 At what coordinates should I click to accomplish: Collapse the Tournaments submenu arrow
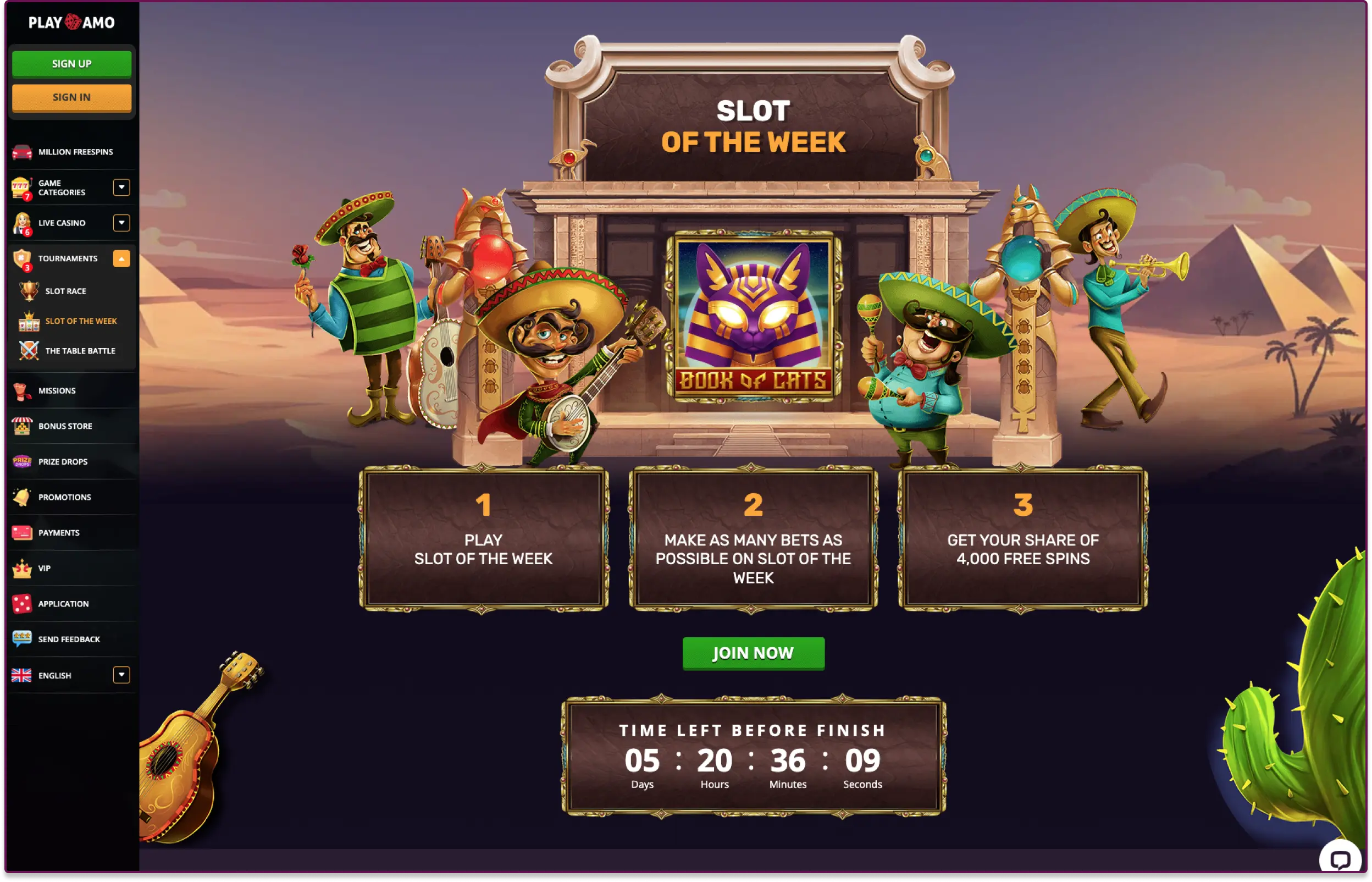pos(121,258)
